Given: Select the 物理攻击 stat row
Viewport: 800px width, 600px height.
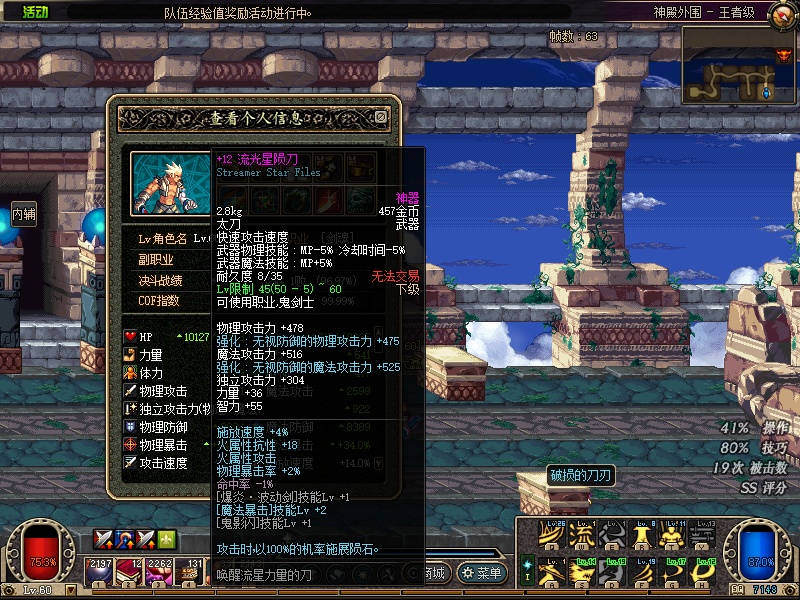Looking at the screenshot, I should tap(165, 391).
